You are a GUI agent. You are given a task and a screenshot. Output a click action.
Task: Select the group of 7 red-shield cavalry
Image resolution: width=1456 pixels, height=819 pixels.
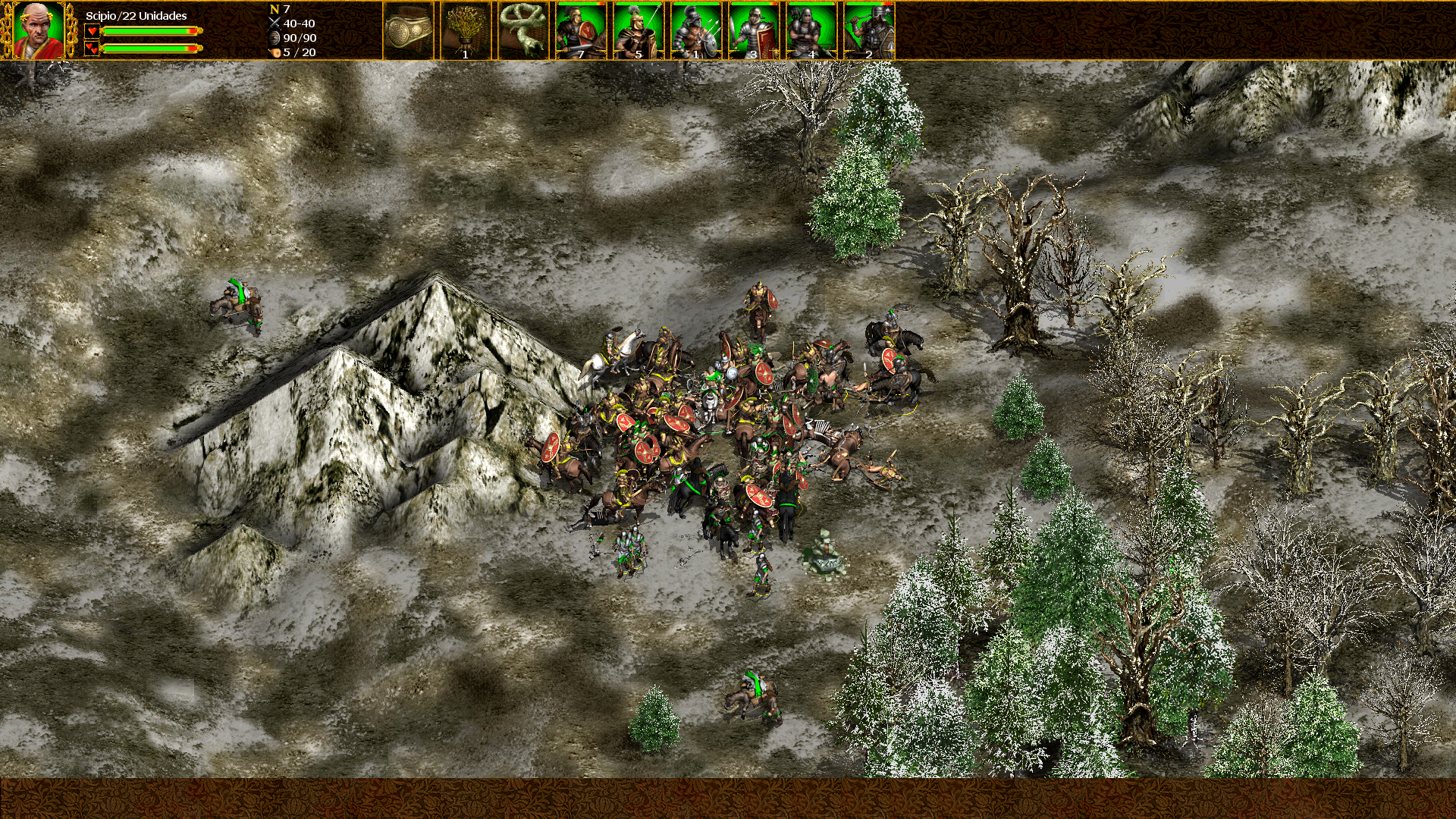pyautogui.click(x=581, y=30)
